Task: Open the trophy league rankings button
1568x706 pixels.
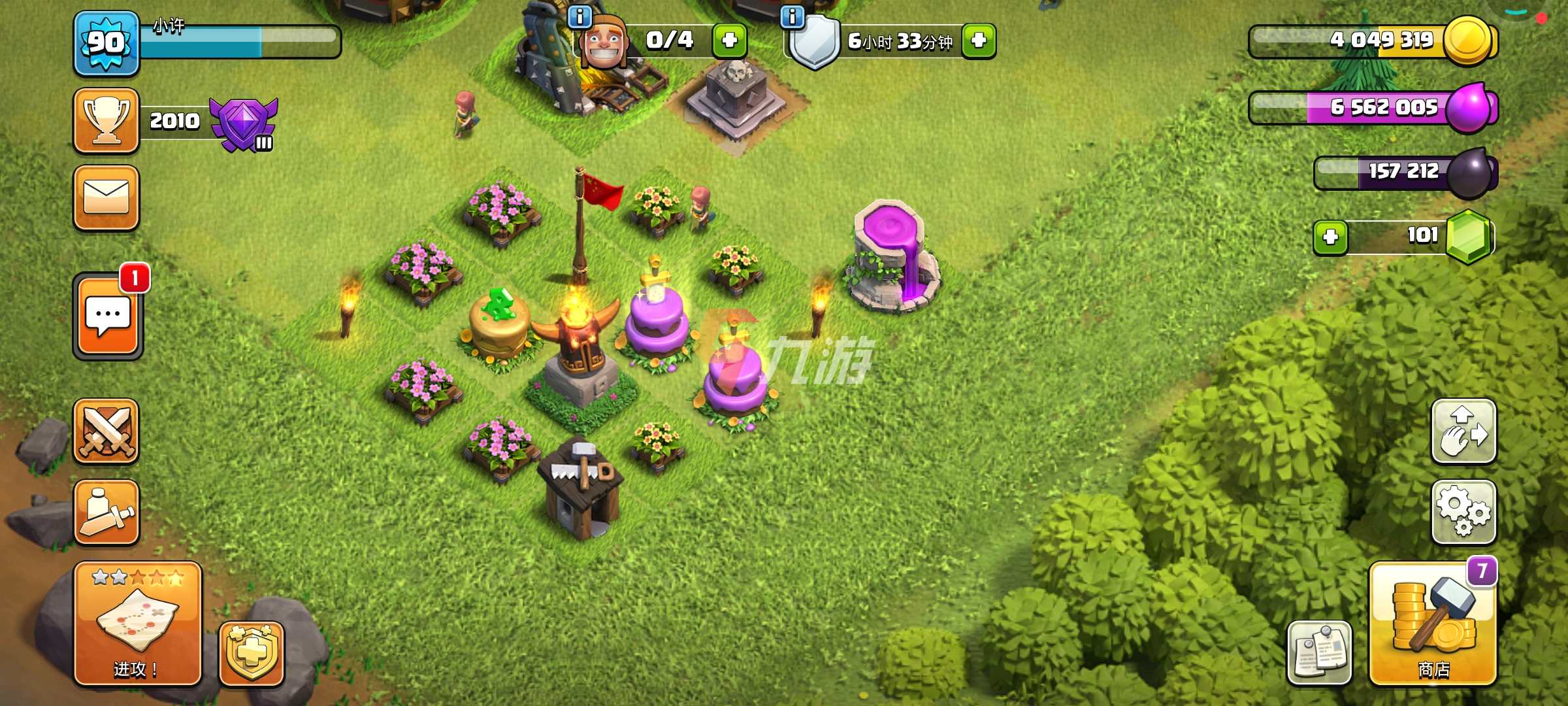Action: pos(106,121)
